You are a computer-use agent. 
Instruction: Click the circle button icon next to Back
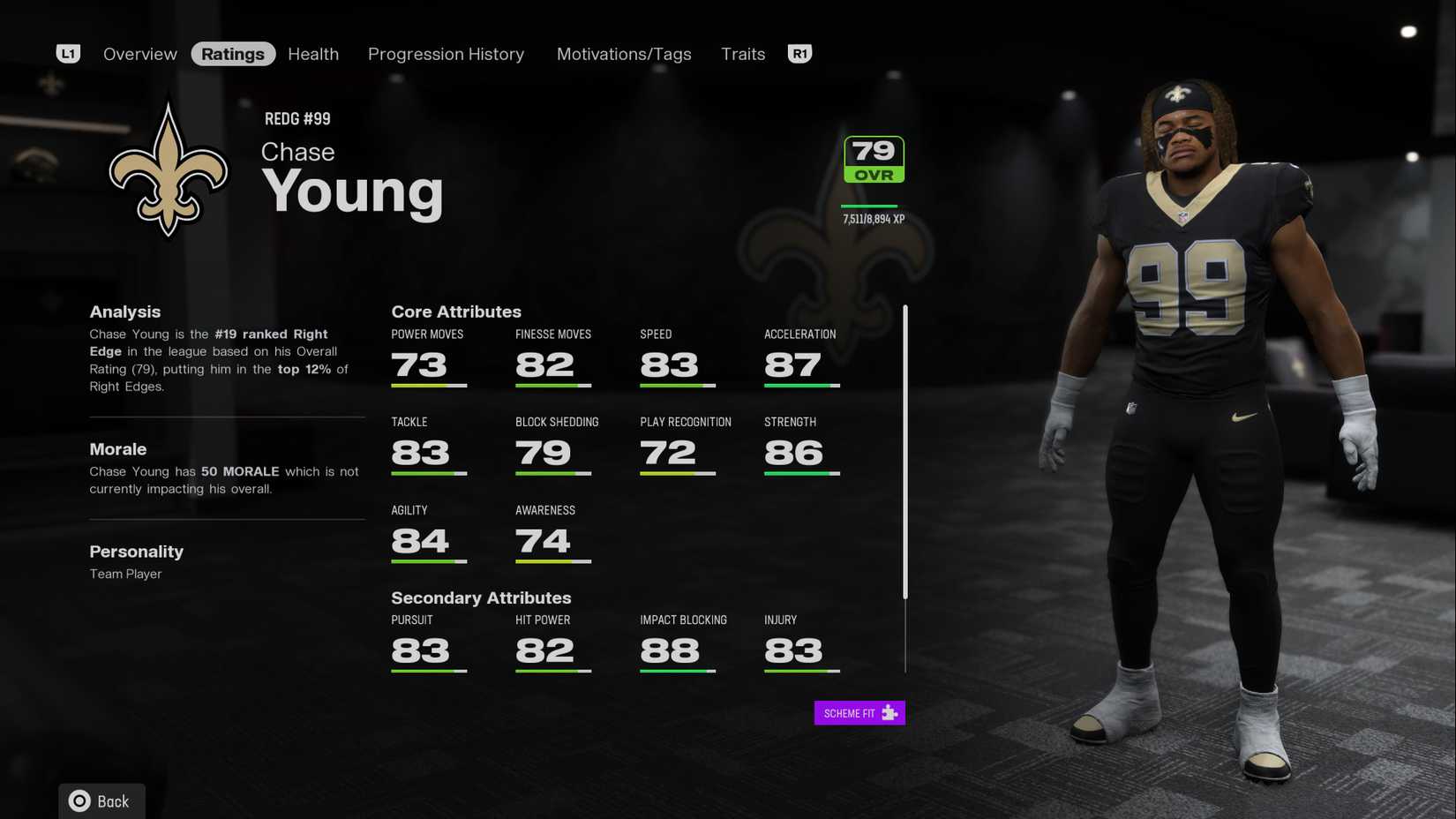[x=79, y=800]
